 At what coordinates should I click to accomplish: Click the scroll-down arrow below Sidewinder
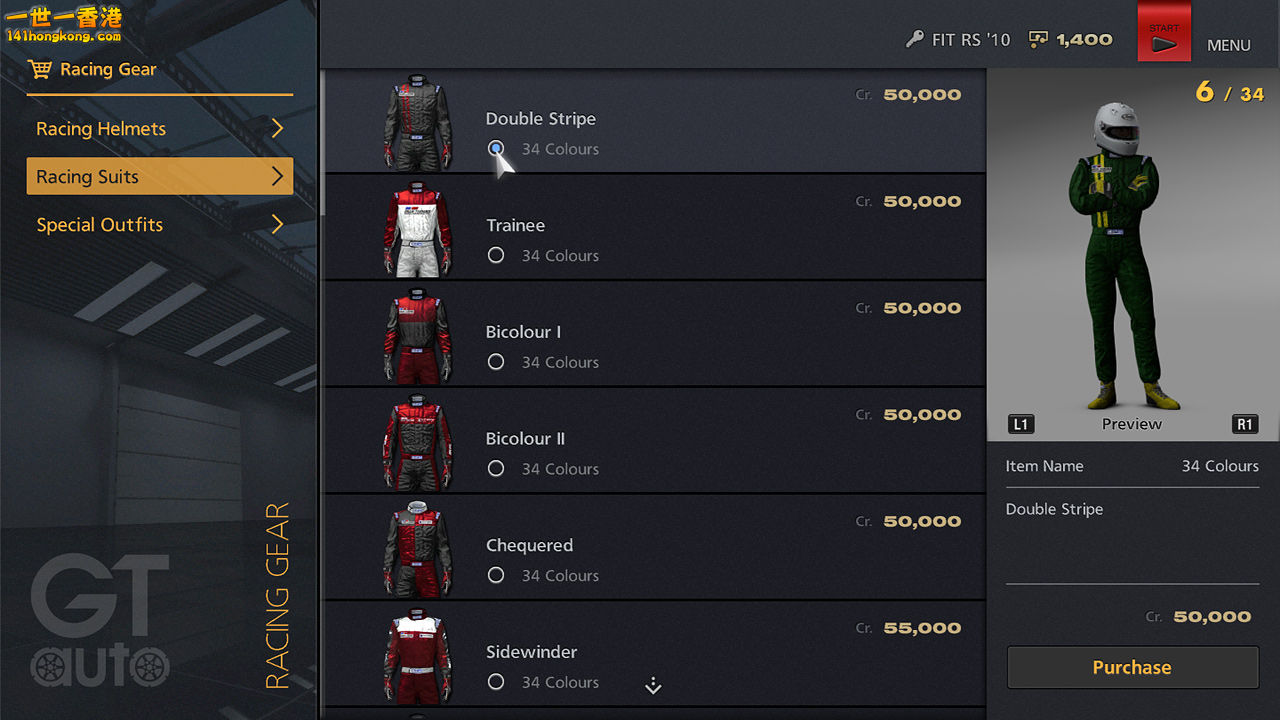click(x=653, y=686)
